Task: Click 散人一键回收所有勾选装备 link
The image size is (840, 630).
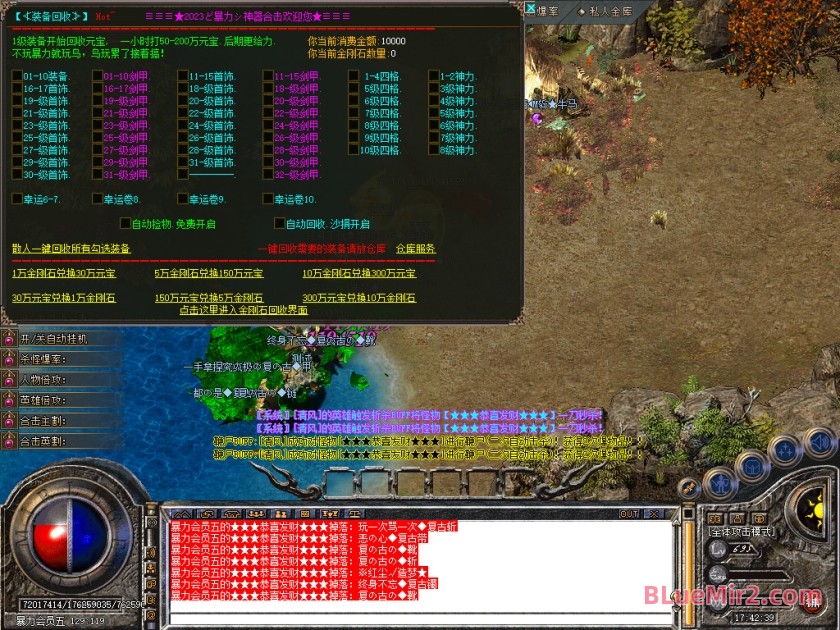Action: [x=70, y=248]
